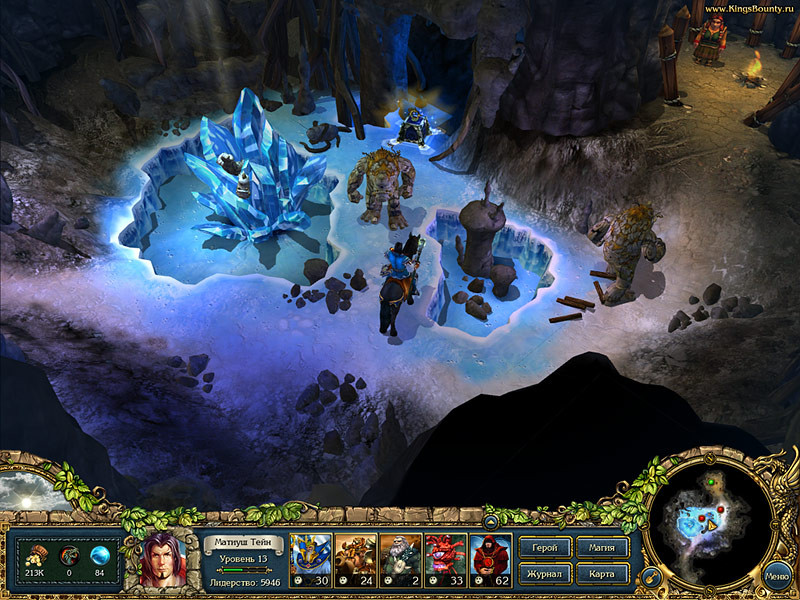Open the Журнал (Journal) quest log
The height and width of the screenshot is (600, 800).
point(545,574)
